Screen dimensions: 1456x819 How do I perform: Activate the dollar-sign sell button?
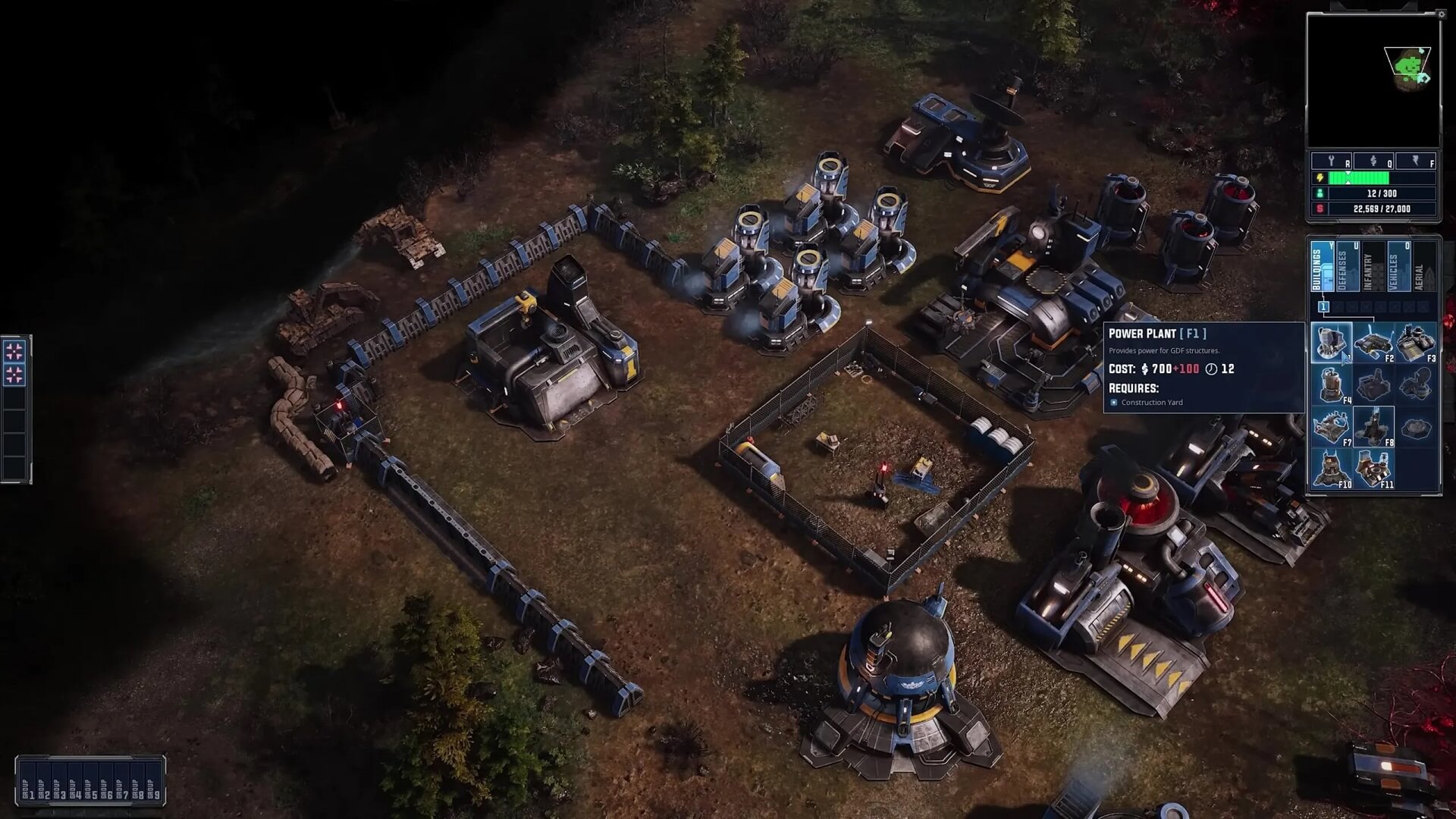coord(1374,161)
